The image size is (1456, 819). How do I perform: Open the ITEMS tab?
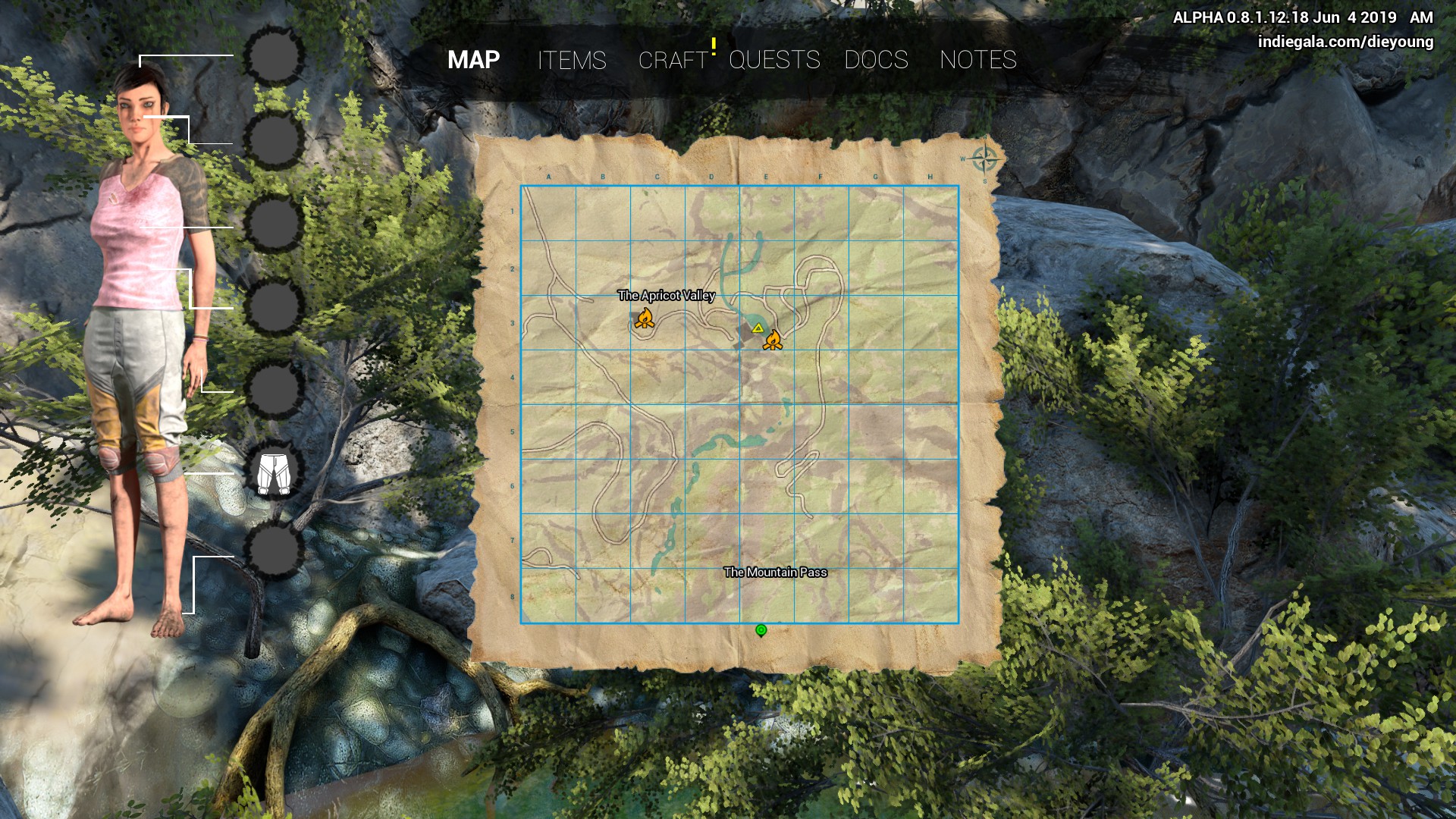click(x=572, y=60)
